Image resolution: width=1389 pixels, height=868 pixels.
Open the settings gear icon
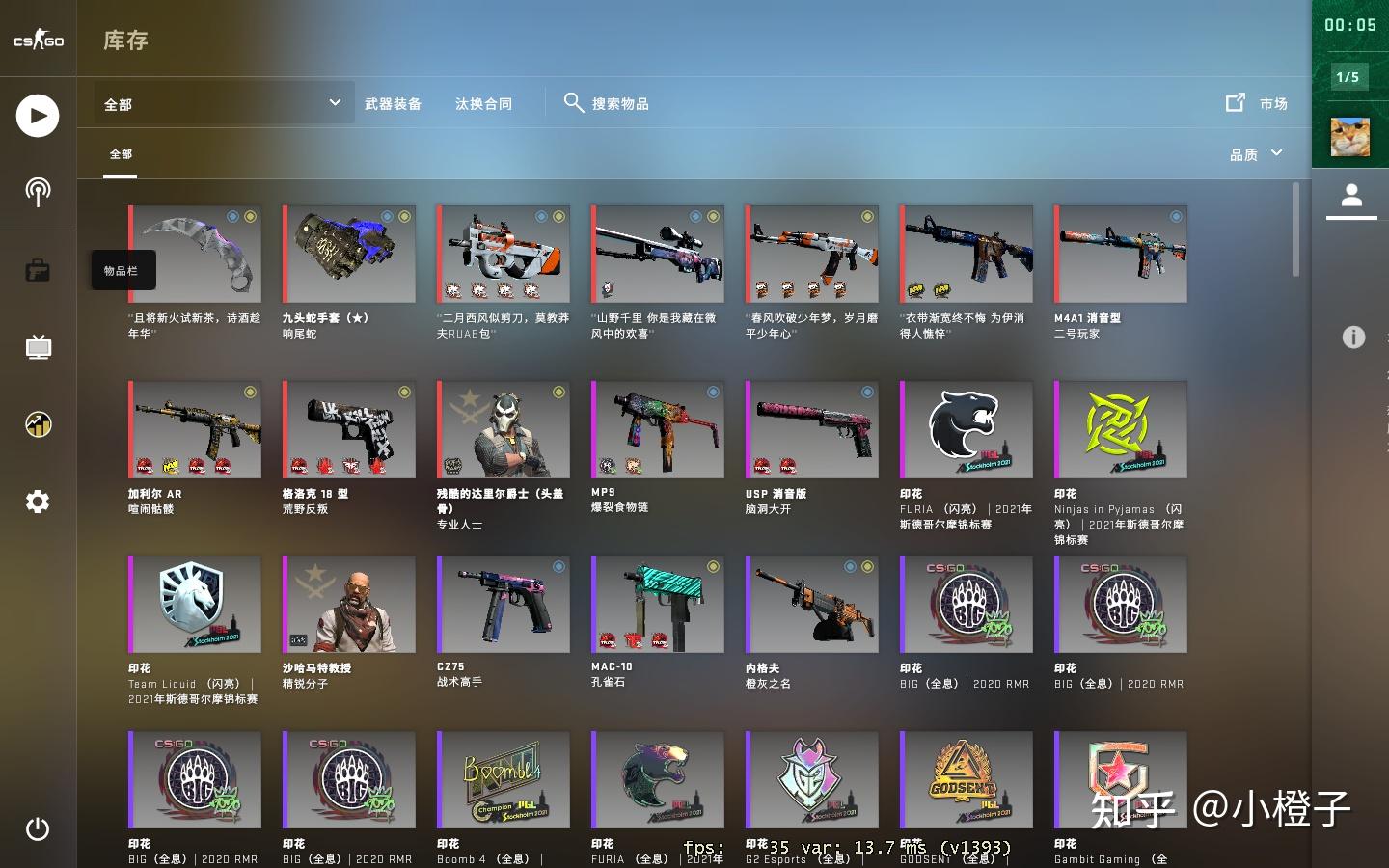[x=38, y=502]
